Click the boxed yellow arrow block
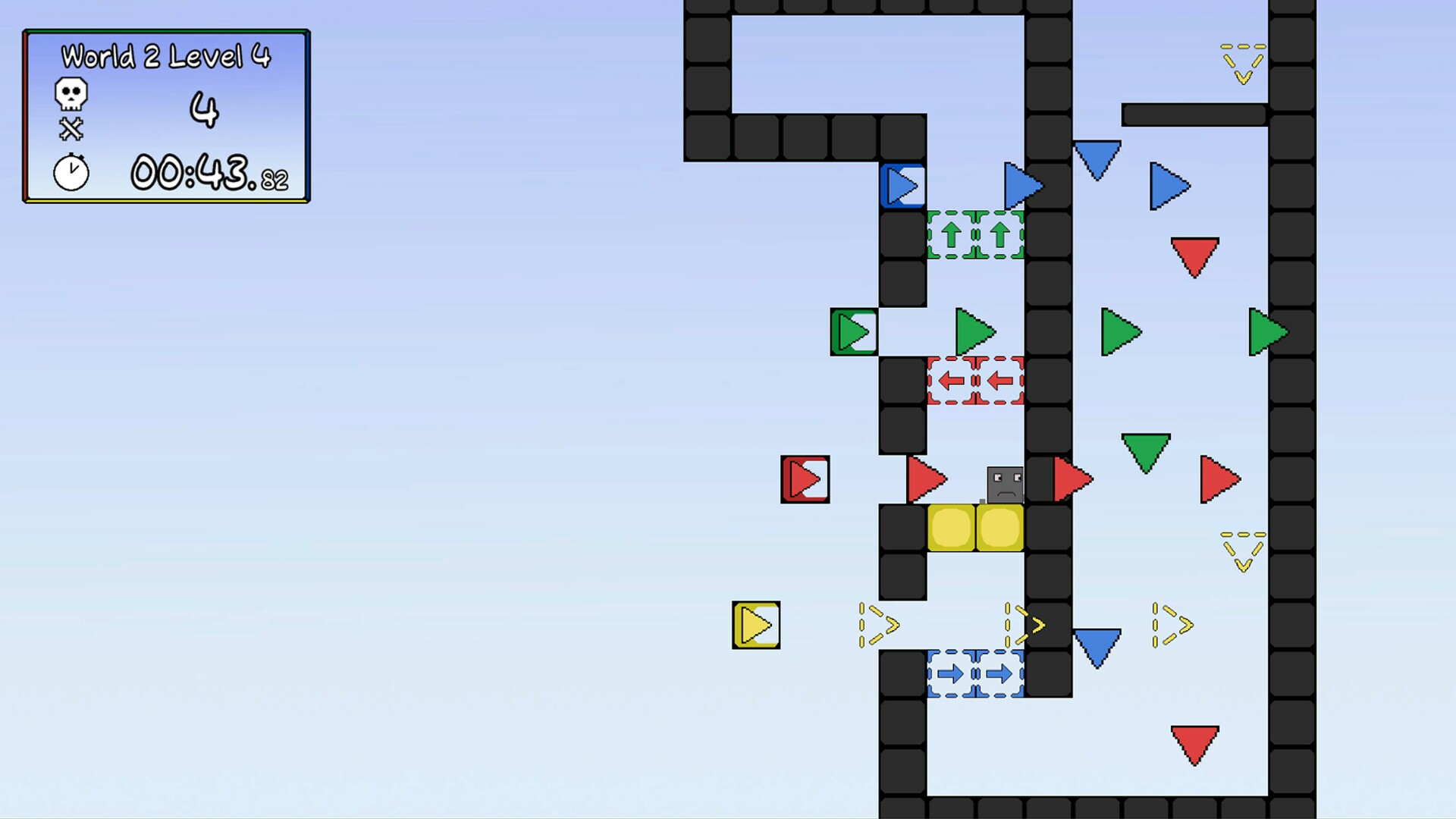This screenshot has width=1456, height=819. 755,625
